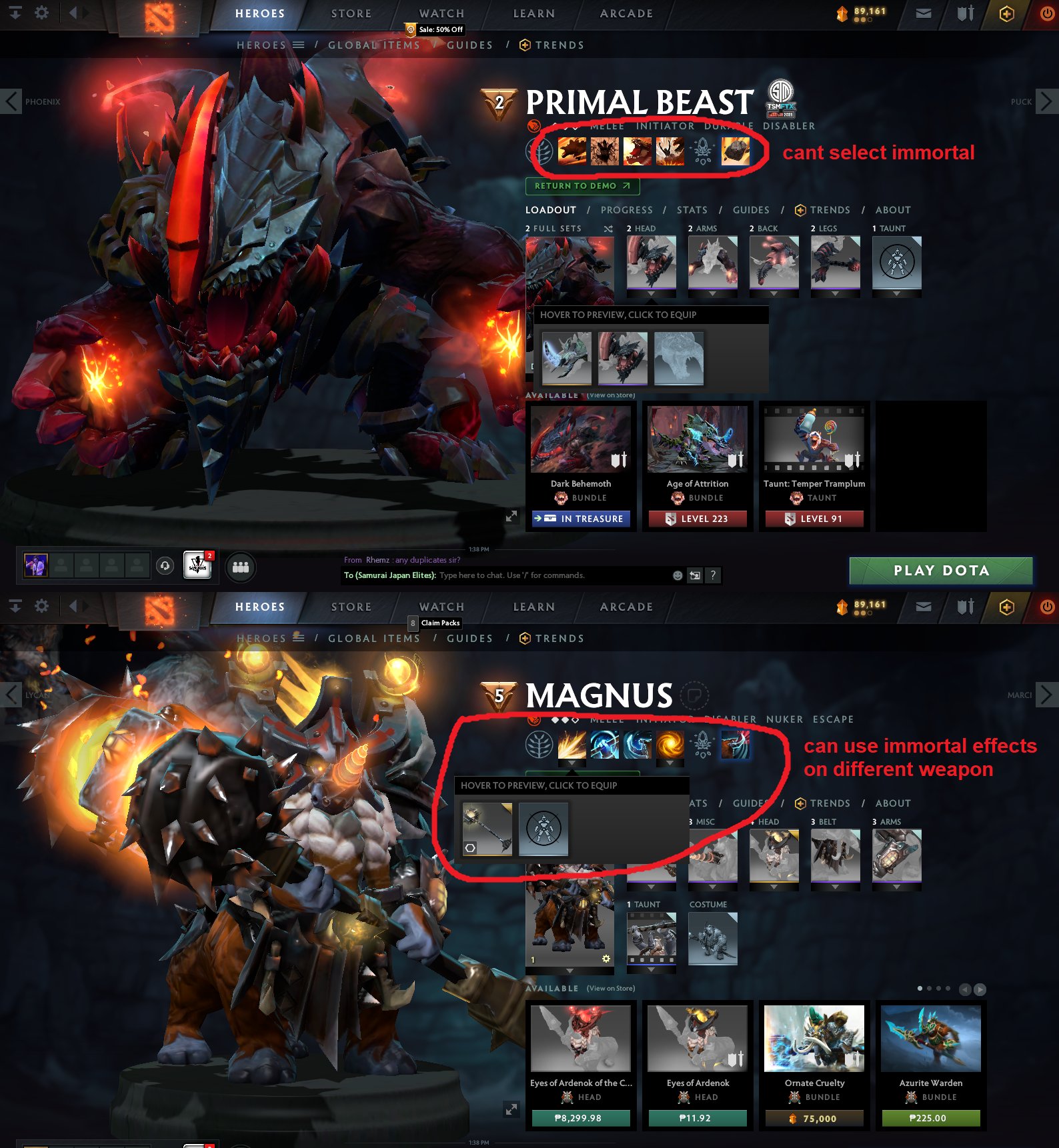Click the gear on Magnus full set thumbnail

click(606, 958)
